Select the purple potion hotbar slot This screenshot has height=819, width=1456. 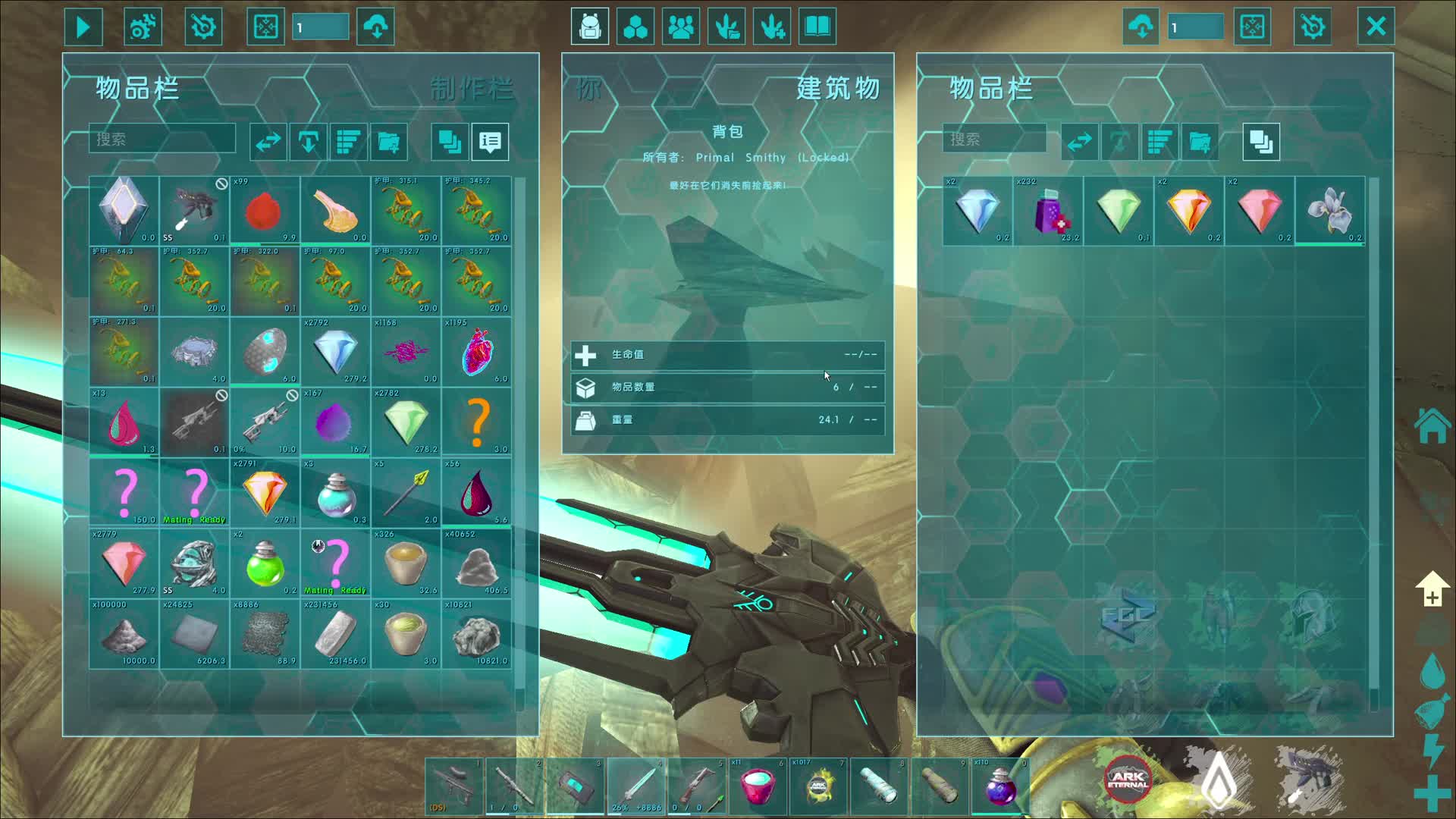click(999, 786)
